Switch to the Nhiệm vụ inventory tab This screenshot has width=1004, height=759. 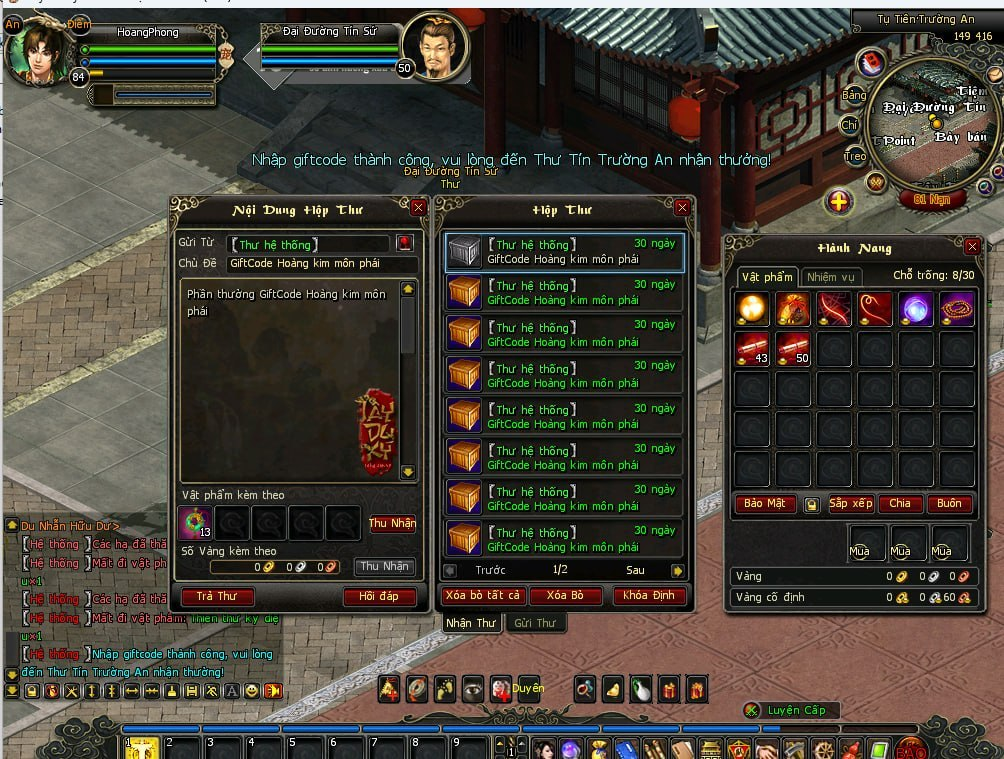point(831,277)
